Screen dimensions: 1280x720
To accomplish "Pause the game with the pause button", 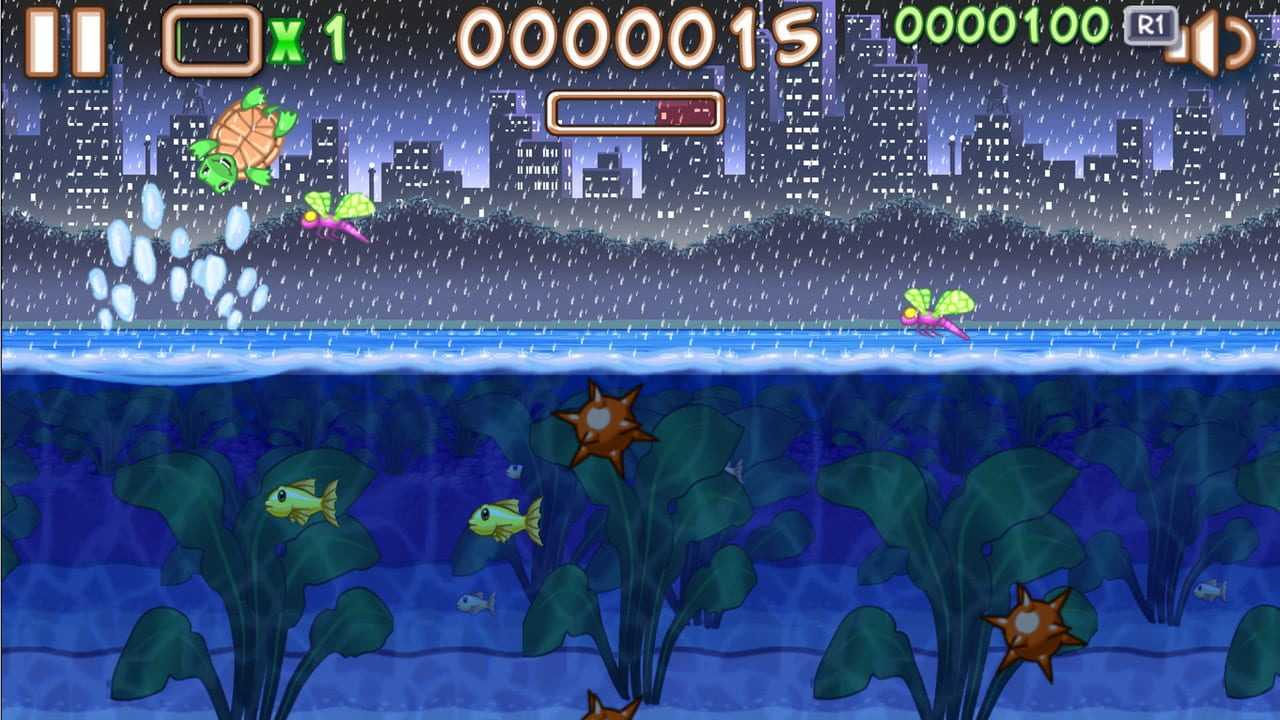I will 65,42.
